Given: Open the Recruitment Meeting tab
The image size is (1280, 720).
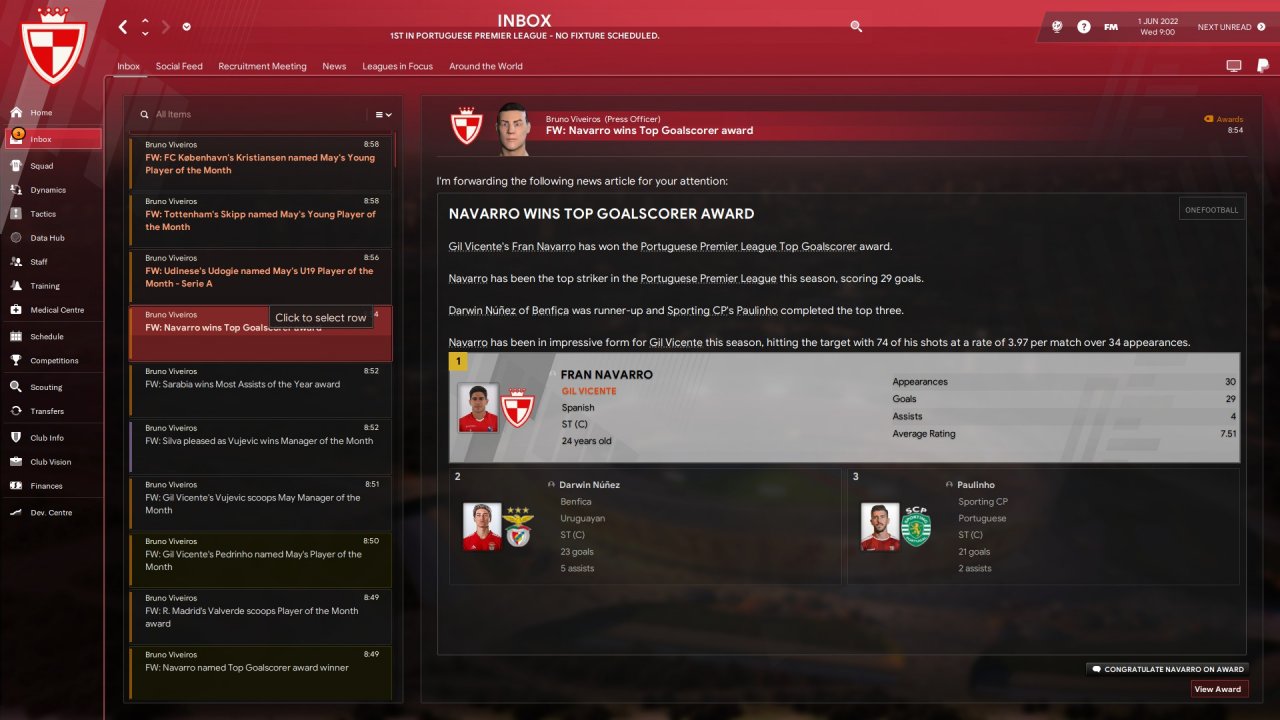Looking at the screenshot, I should (262, 66).
